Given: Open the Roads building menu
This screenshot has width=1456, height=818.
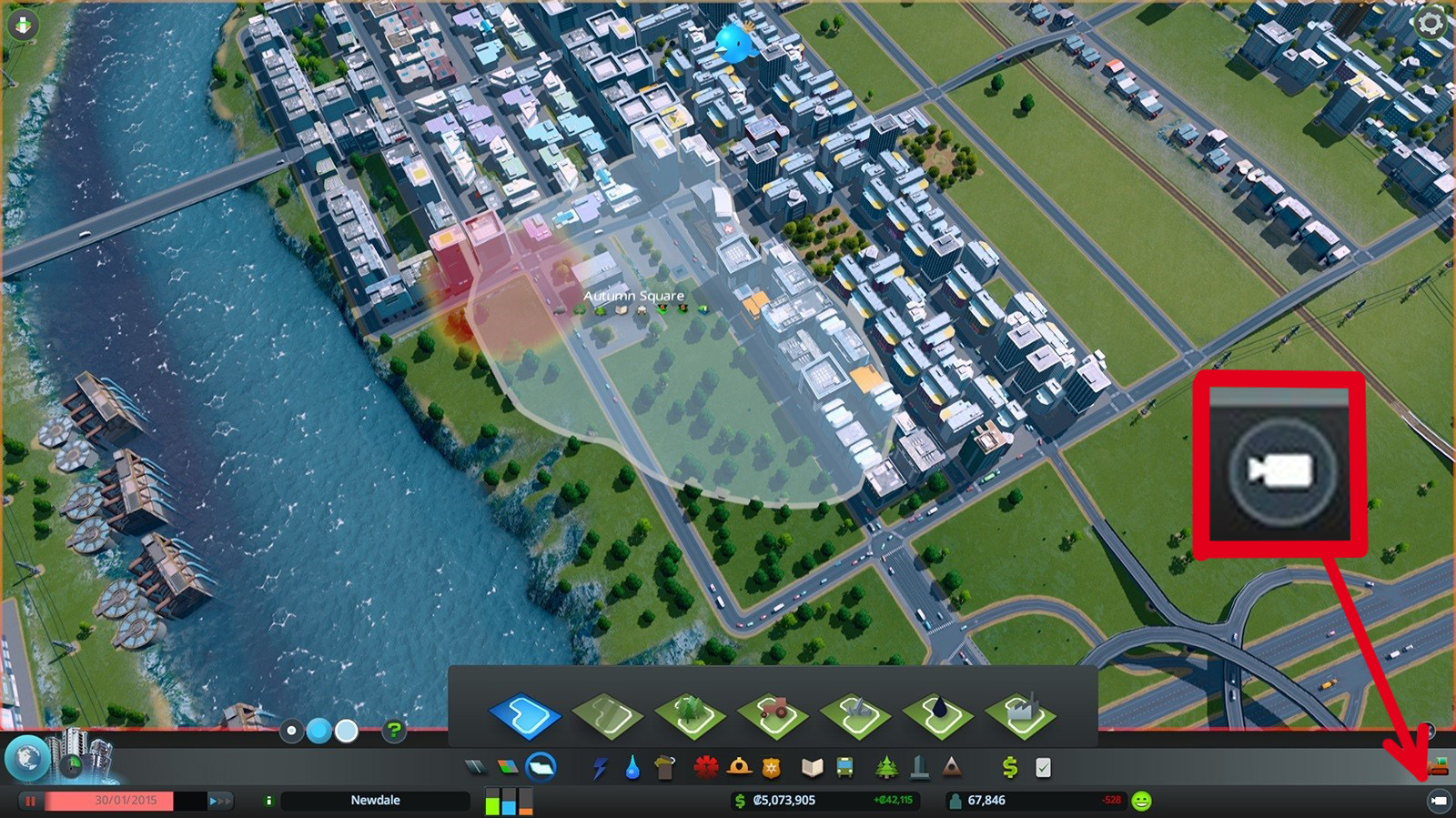Looking at the screenshot, I should pos(477,767).
